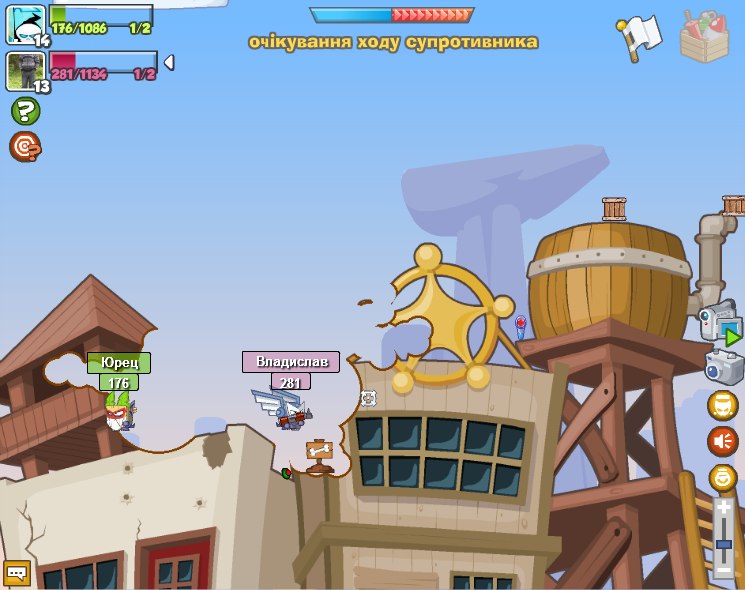
Task: Open the weapons crate inventory
Action: click(x=704, y=36)
